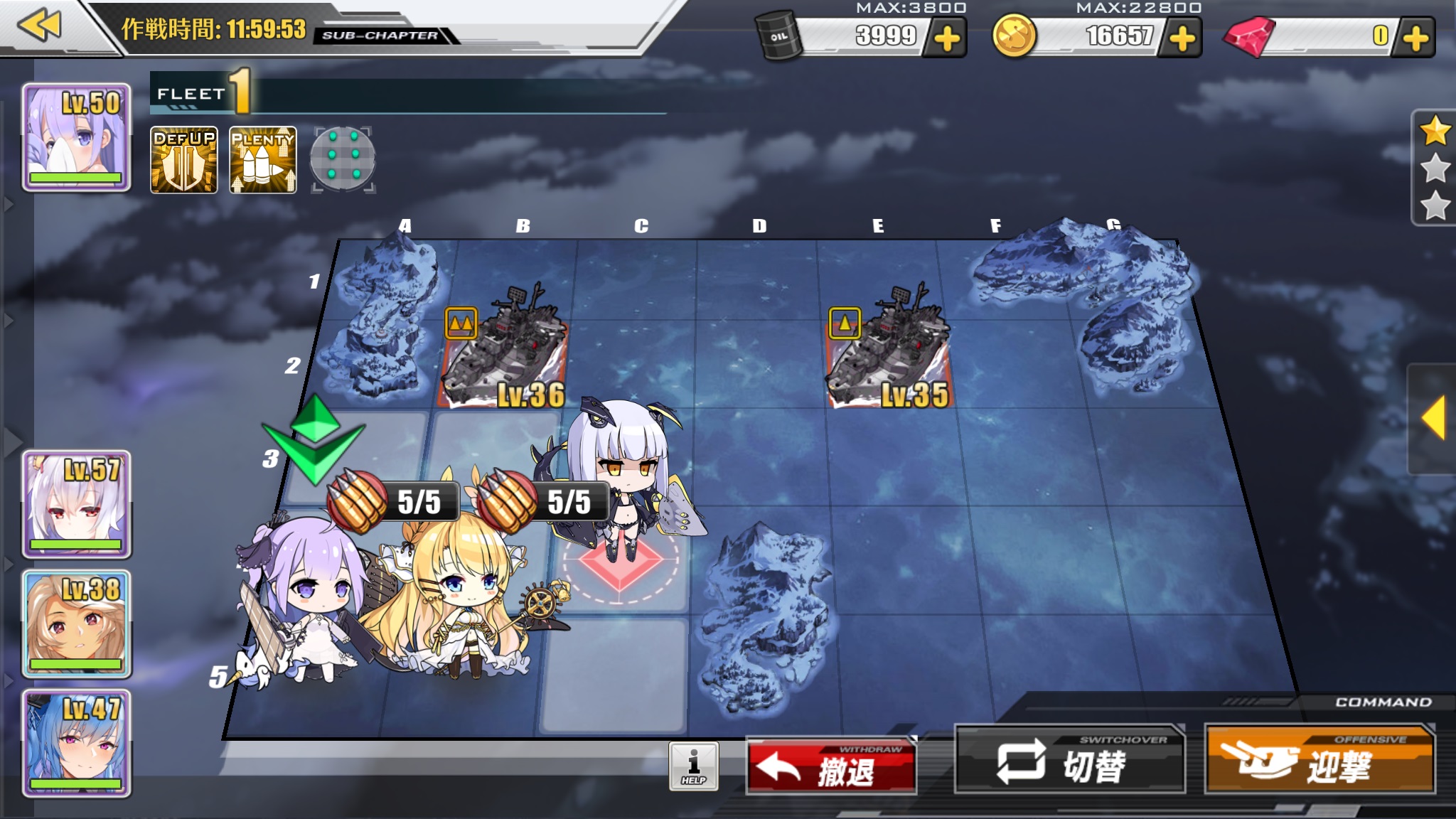Open the Help info button
Viewport: 1456px width, 819px height.
click(693, 766)
